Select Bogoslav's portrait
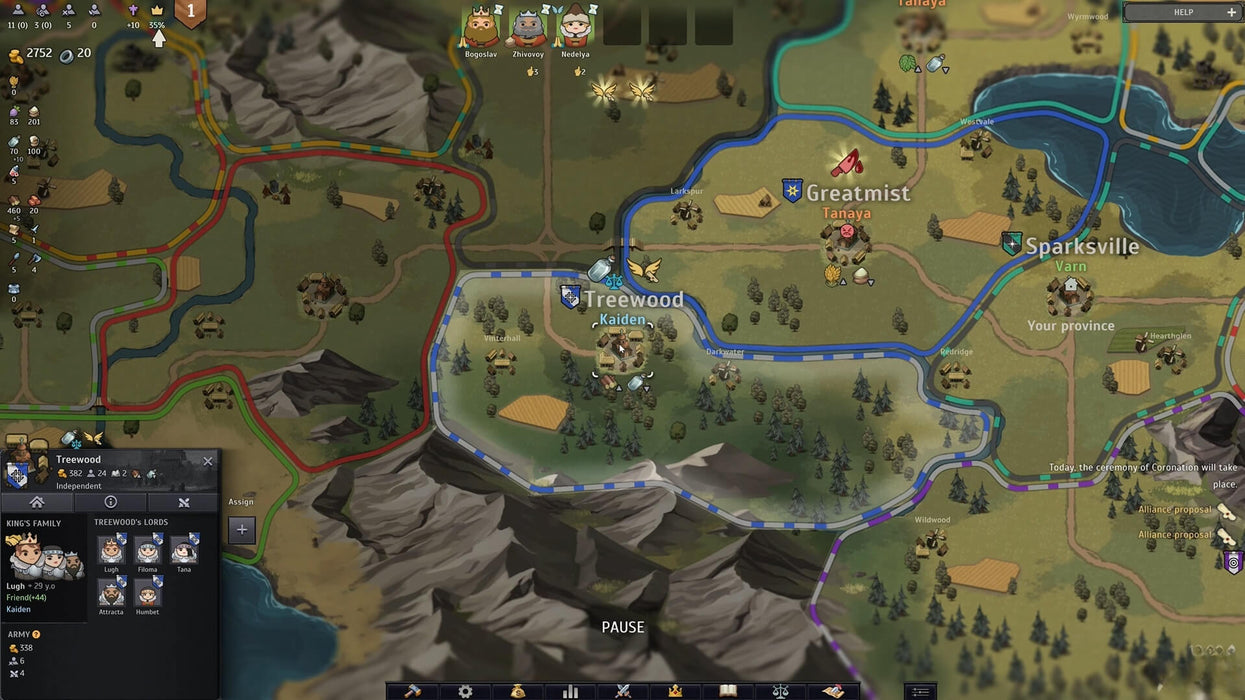 481,28
